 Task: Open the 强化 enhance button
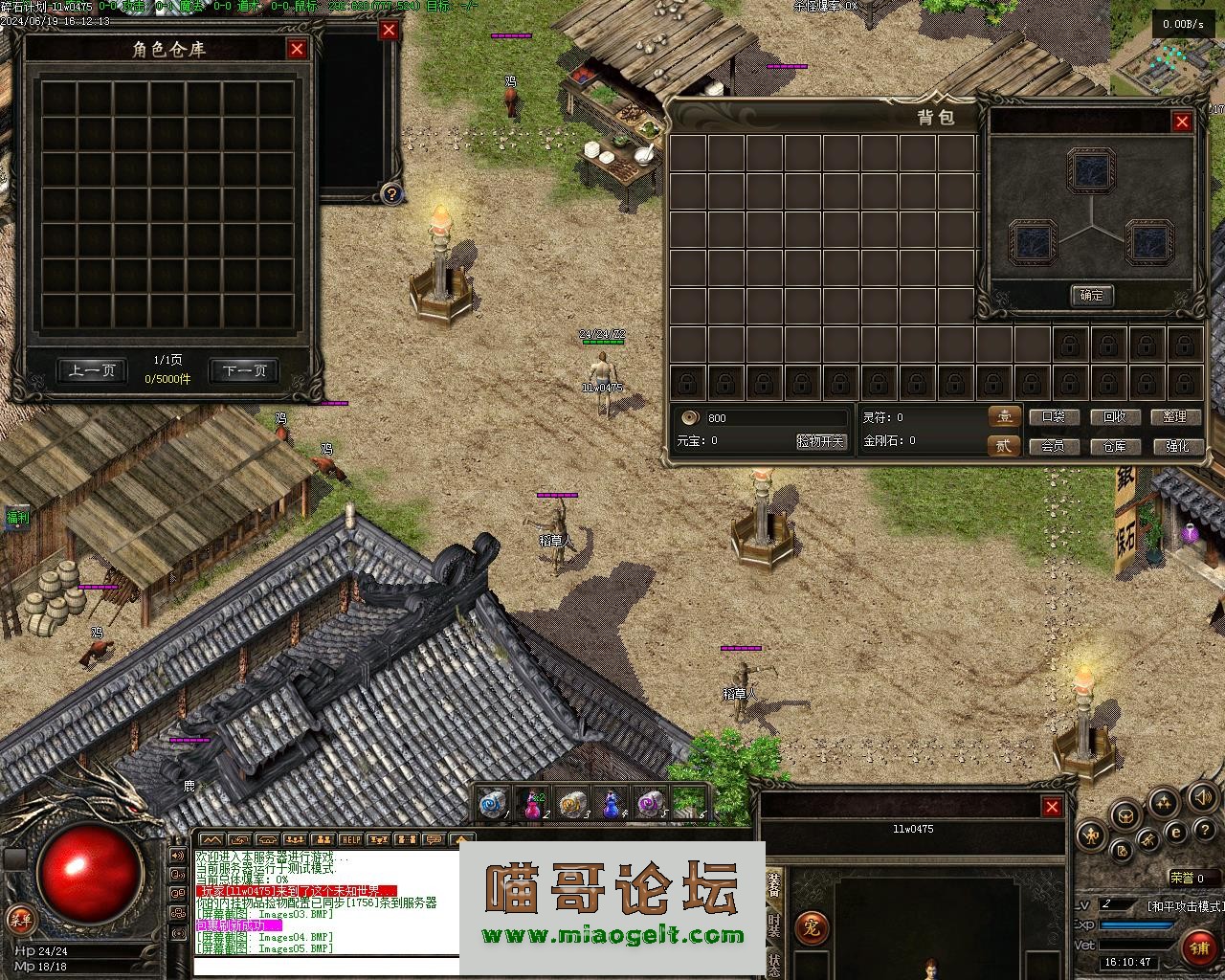click(1175, 446)
